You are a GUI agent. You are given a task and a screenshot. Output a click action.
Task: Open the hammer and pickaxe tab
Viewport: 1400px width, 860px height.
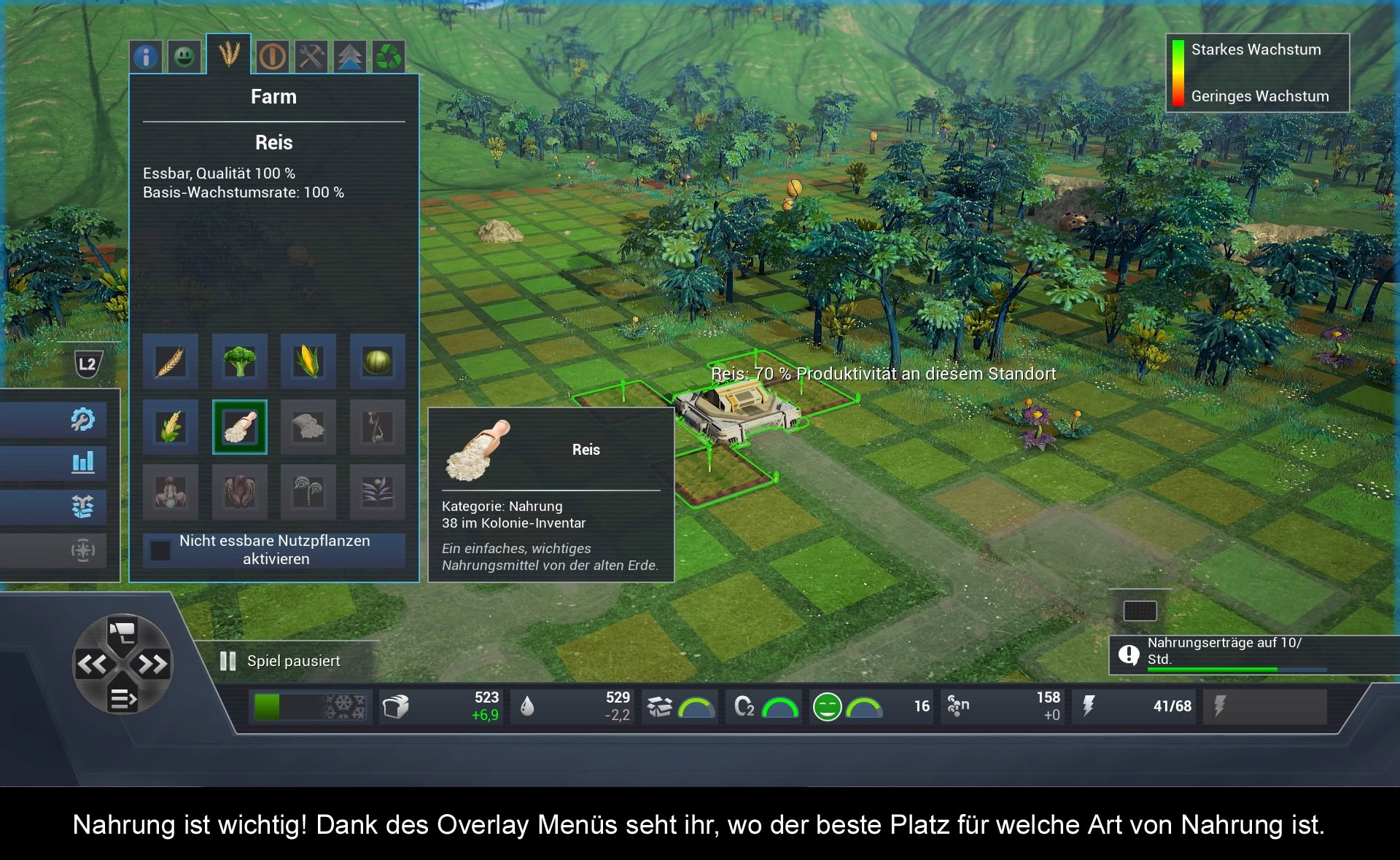(311, 56)
